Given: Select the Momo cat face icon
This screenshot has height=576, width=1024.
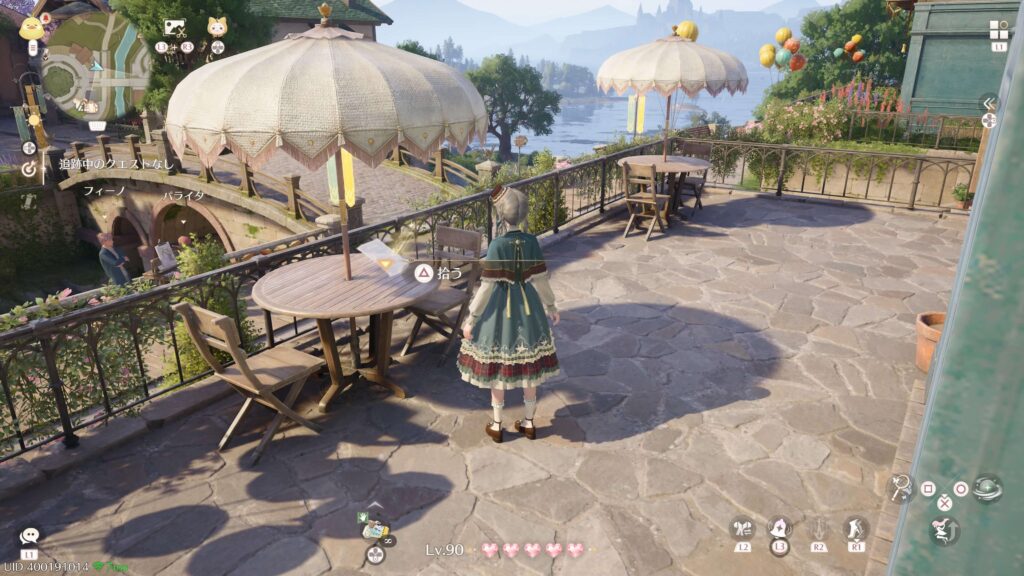Looking at the screenshot, I should point(217,27).
